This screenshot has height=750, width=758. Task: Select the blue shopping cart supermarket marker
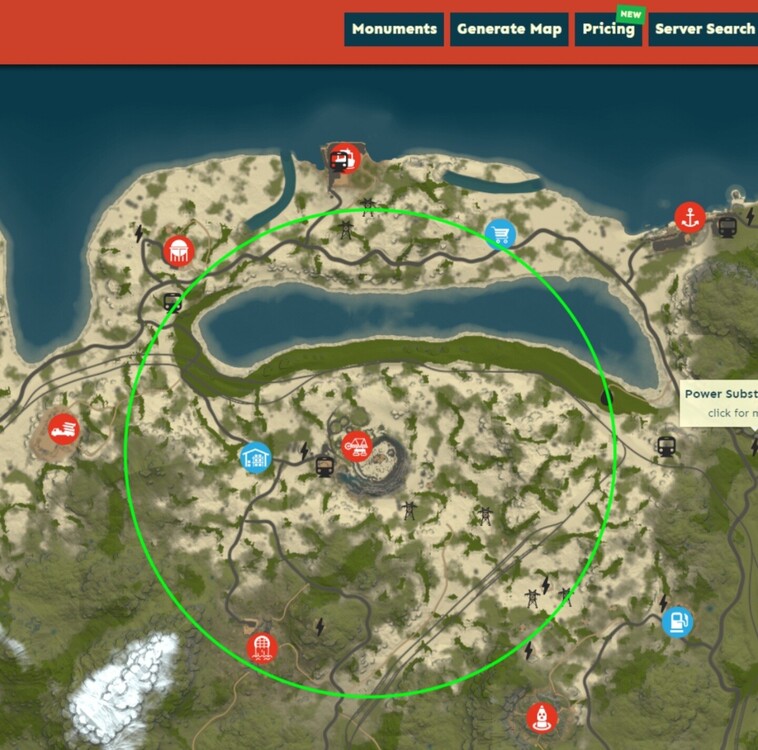pyautogui.click(x=500, y=234)
